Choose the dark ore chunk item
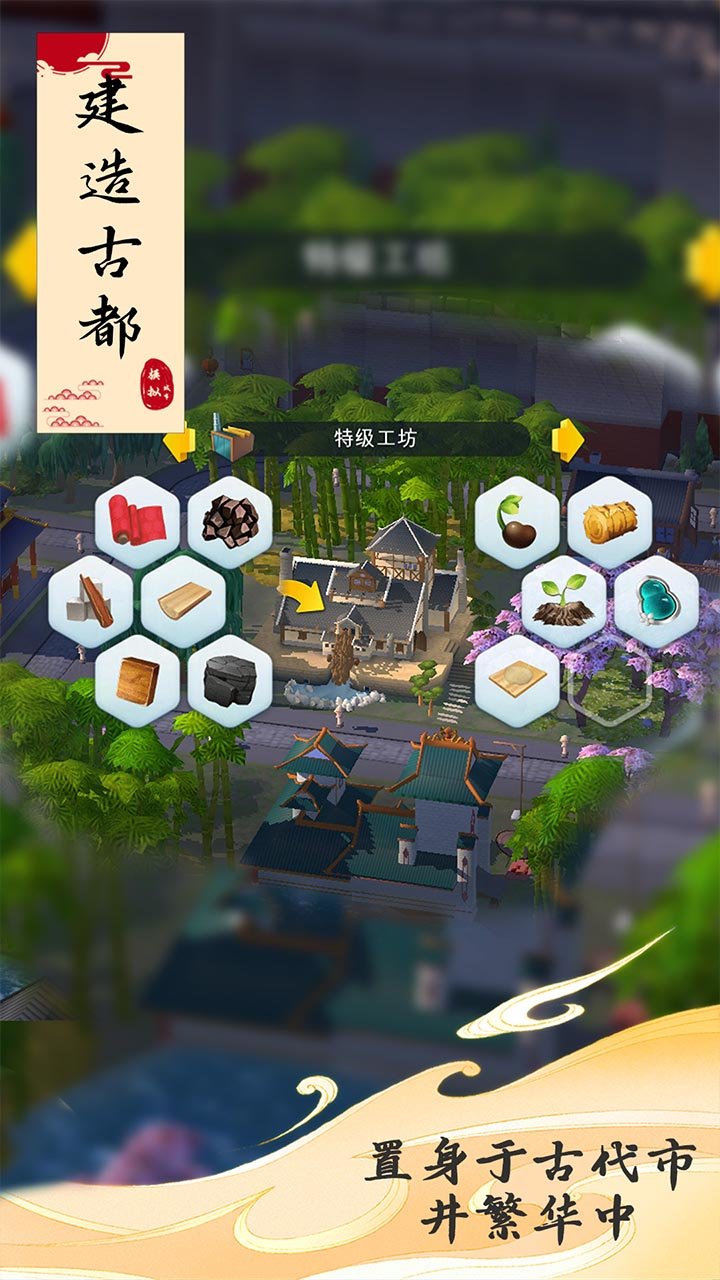The height and width of the screenshot is (1280, 720). [230, 523]
